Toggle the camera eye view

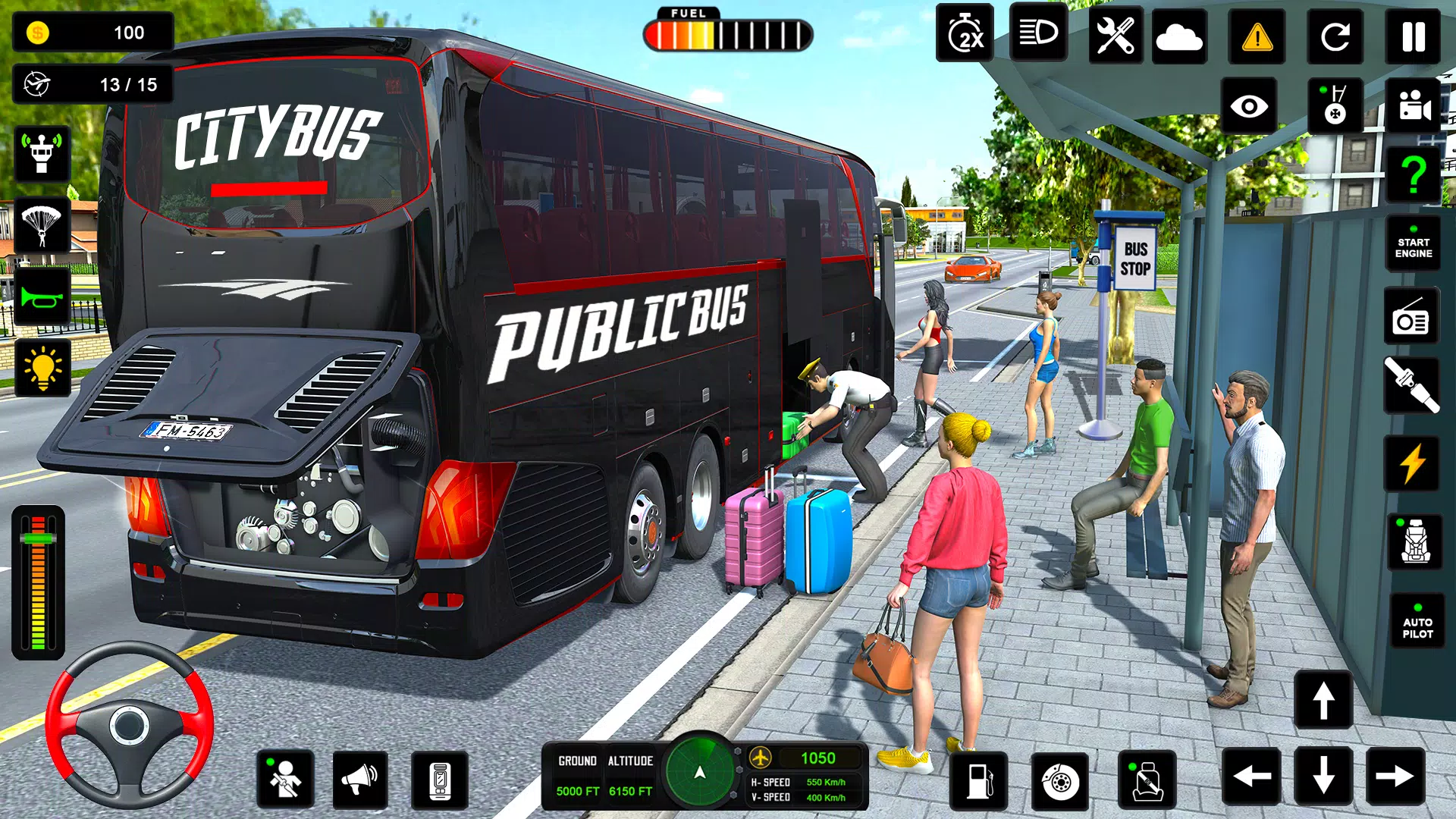click(x=1251, y=106)
